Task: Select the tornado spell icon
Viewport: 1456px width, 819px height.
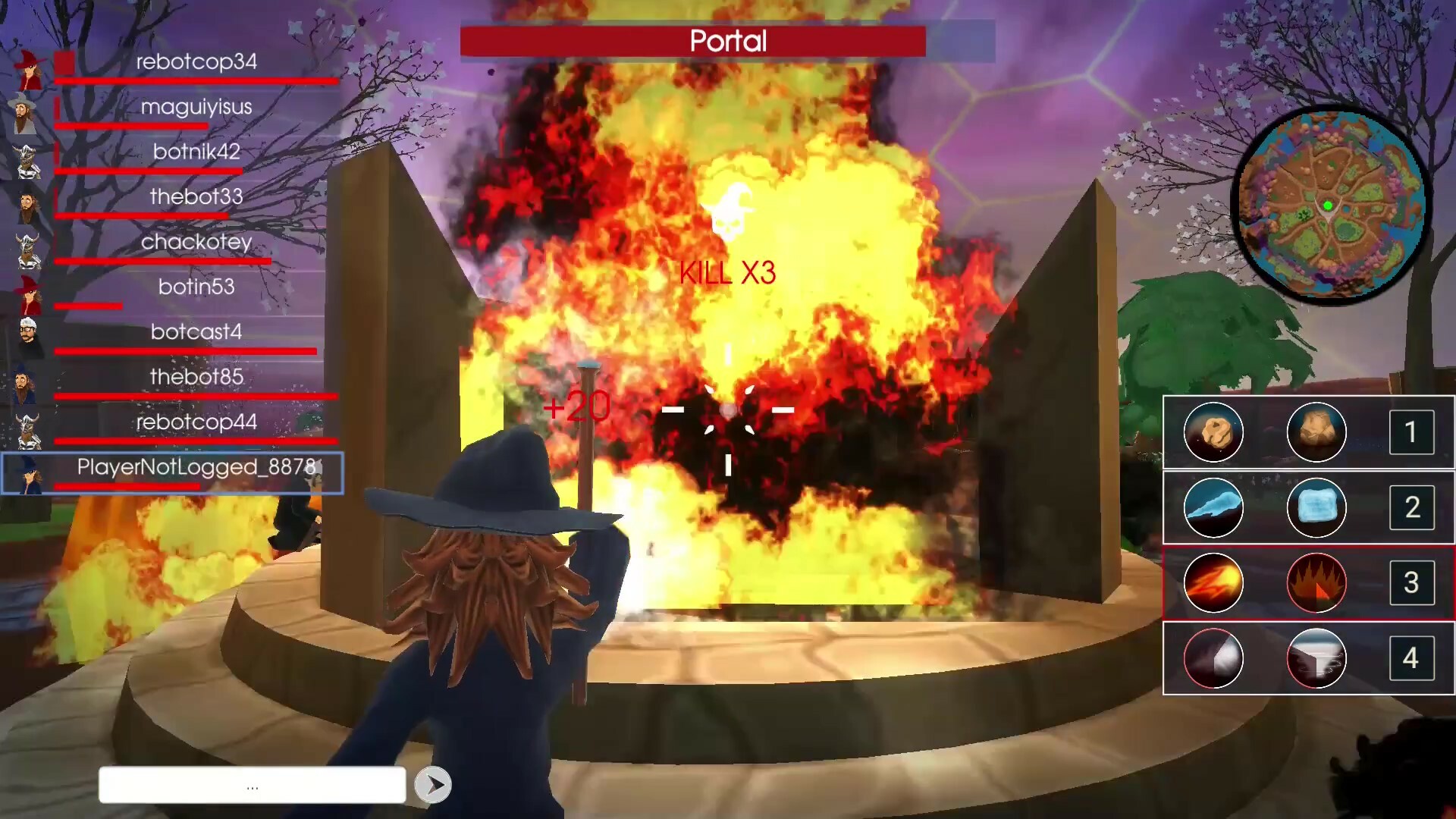Action: [x=1316, y=658]
